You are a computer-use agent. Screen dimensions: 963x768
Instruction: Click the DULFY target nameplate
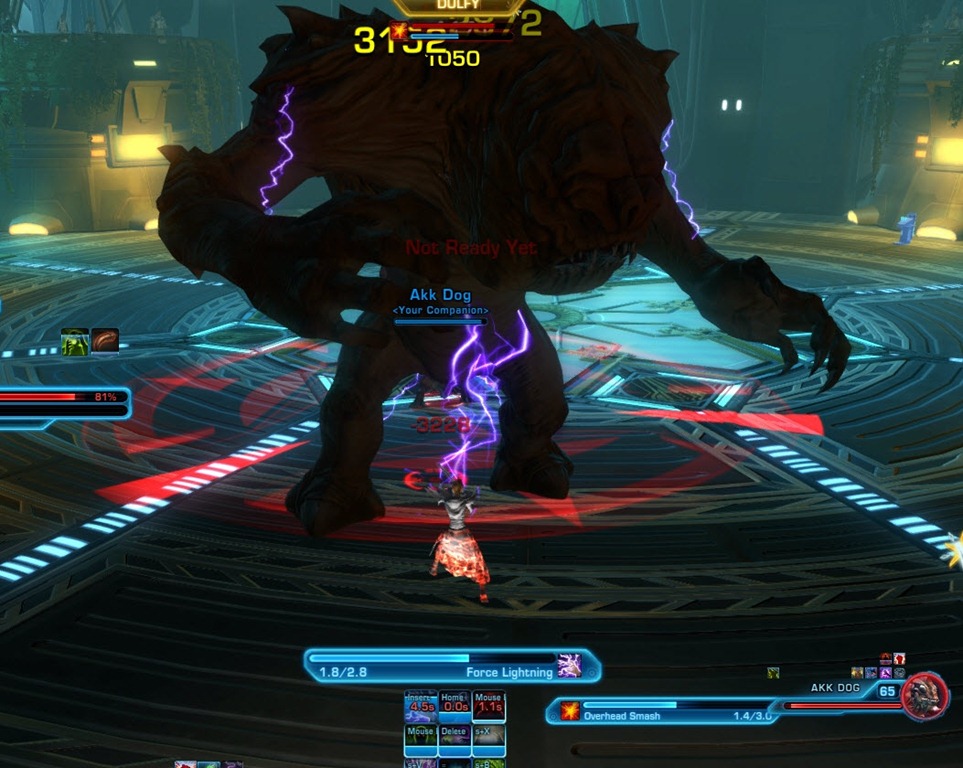457,6
